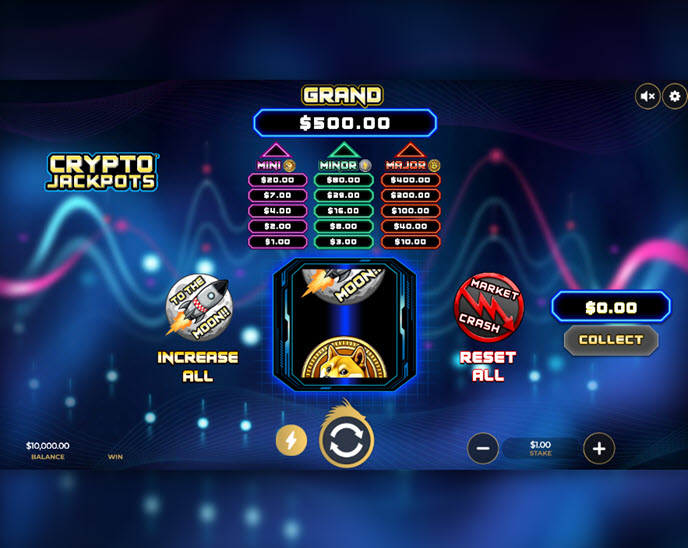Image resolution: width=688 pixels, height=548 pixels.
Task: Activate the lightning bolt turbo button
Action: click(x=291, y=440)
